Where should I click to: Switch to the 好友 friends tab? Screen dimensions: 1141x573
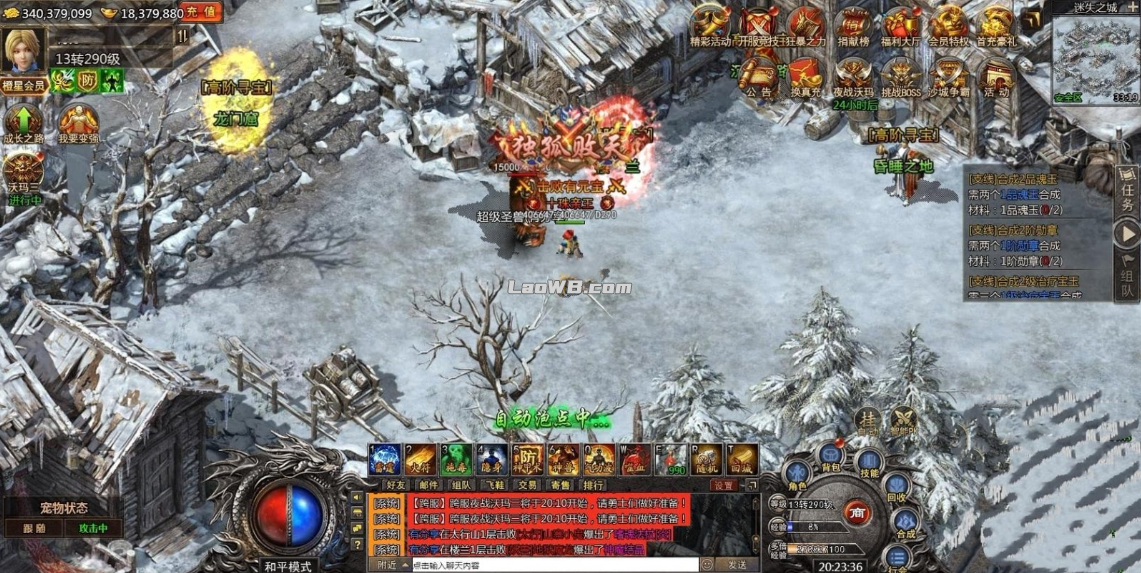(x=395, y=485)
